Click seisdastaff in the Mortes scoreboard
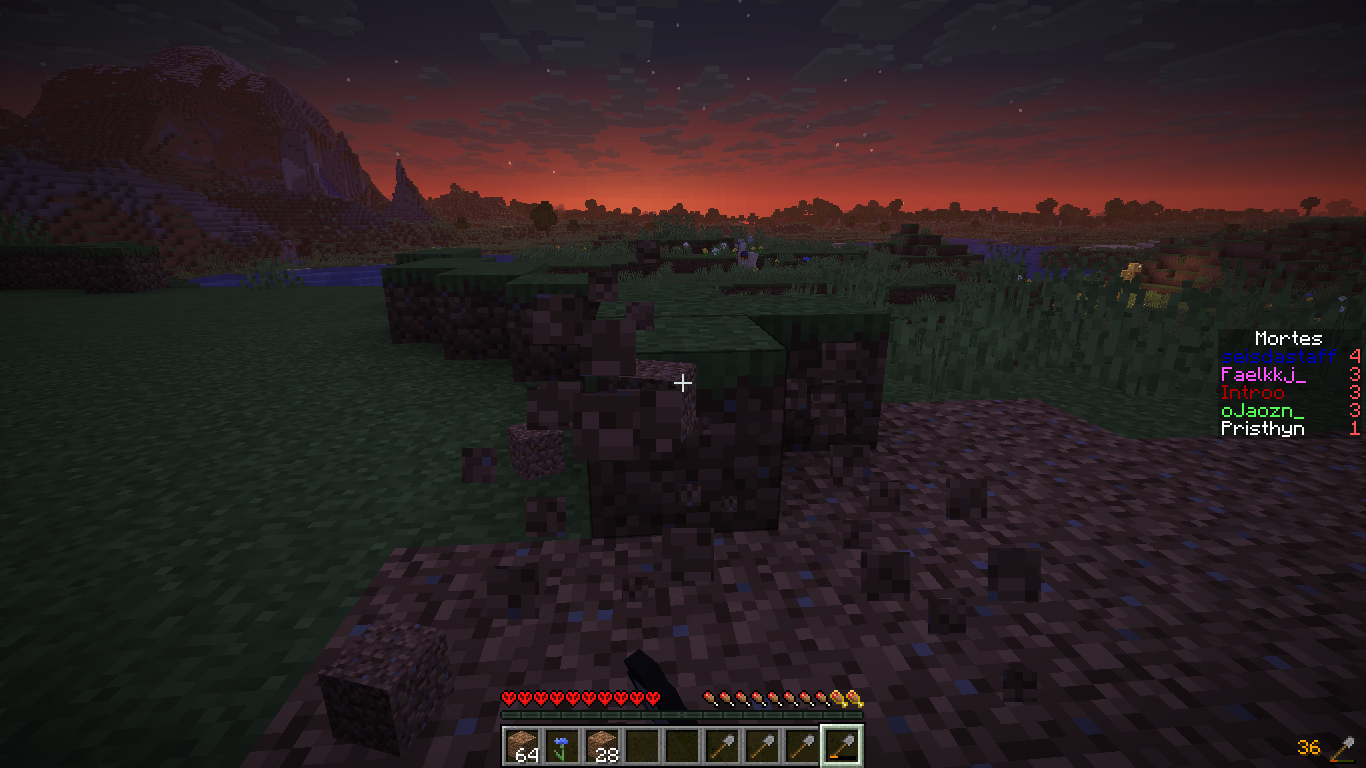Screen dimensions: 1366x768 tap(1278, 357)
